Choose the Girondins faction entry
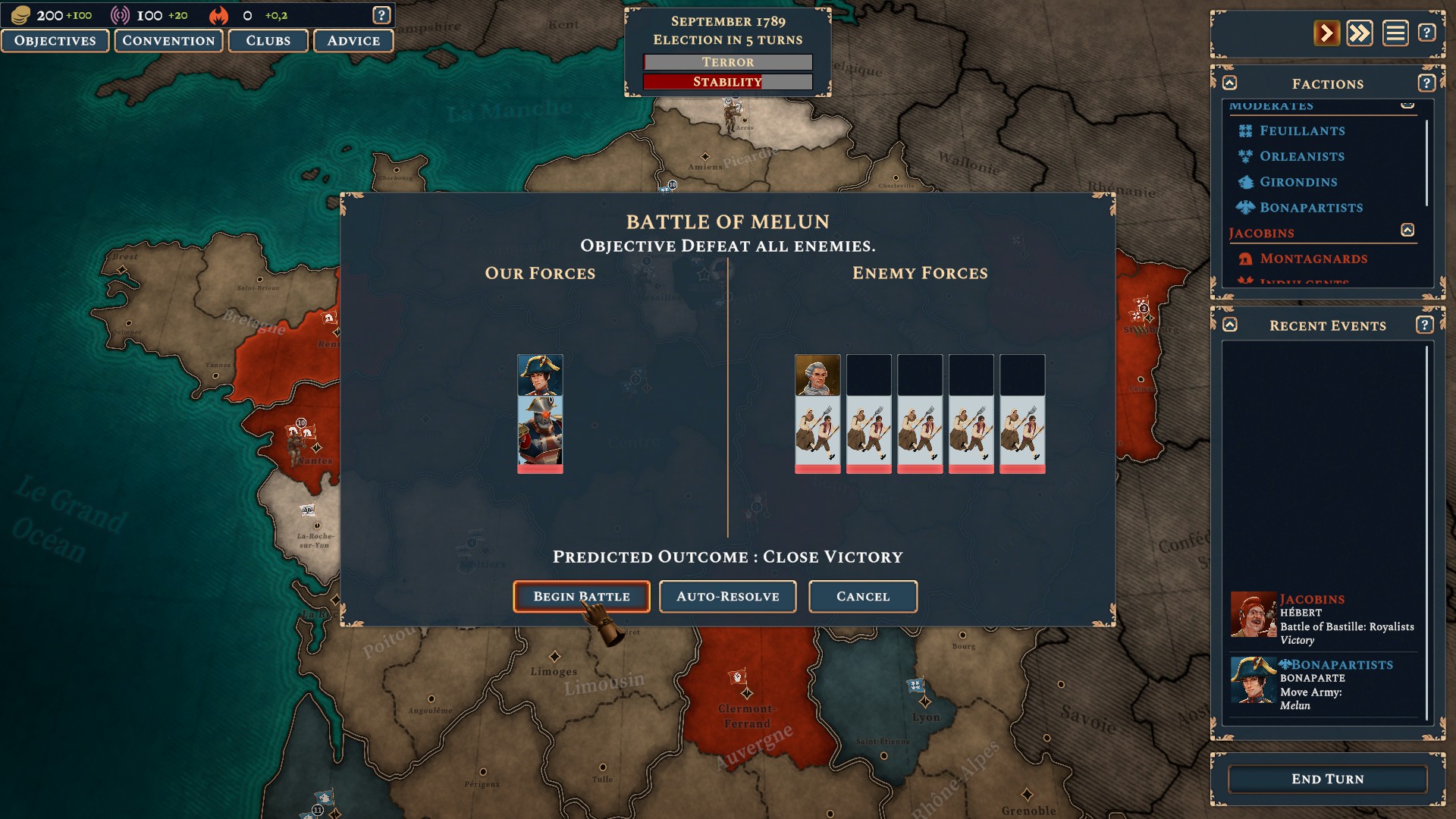Viewport: 1456px width, 819px height. [1298, 182]
